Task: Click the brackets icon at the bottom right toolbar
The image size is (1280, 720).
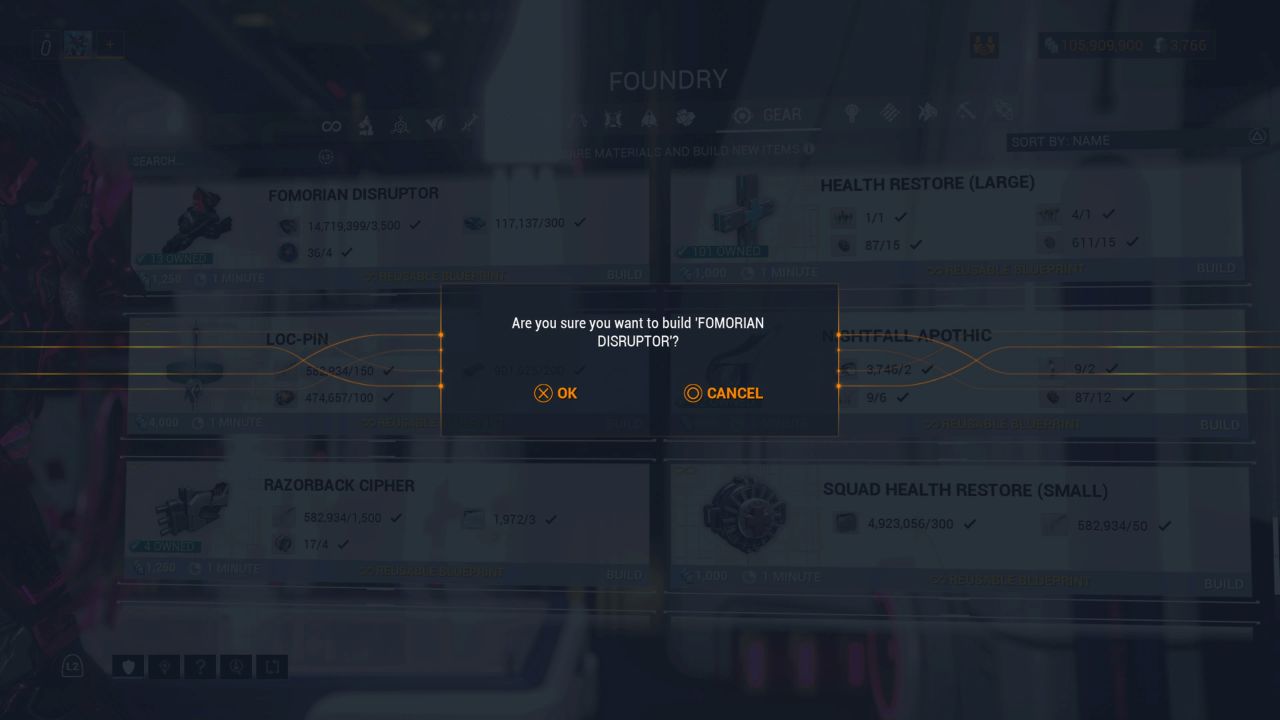Action: pyautogui.click(x=271, y=666)
